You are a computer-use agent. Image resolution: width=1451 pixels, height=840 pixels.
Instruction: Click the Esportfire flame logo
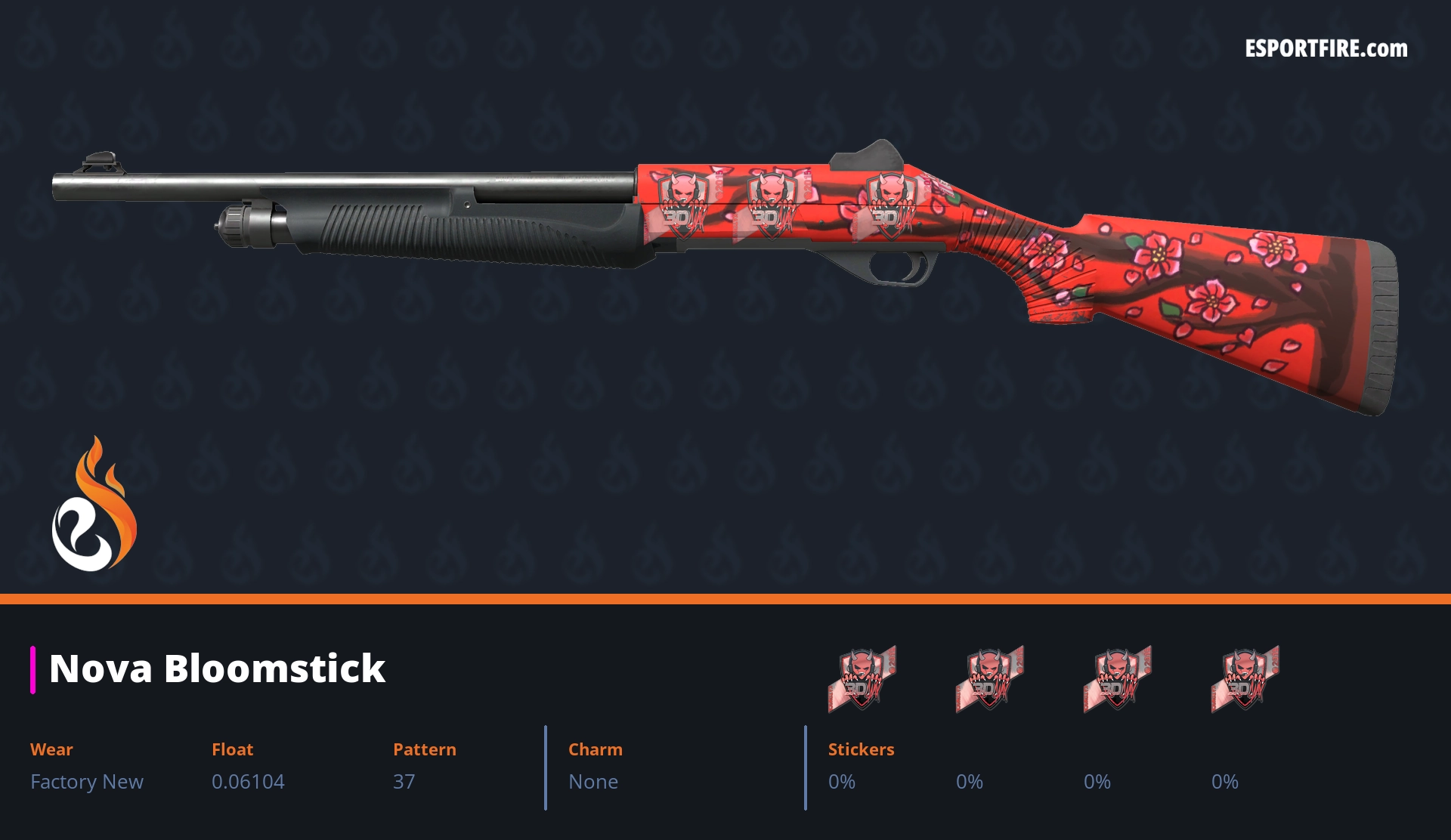point(94,505)
